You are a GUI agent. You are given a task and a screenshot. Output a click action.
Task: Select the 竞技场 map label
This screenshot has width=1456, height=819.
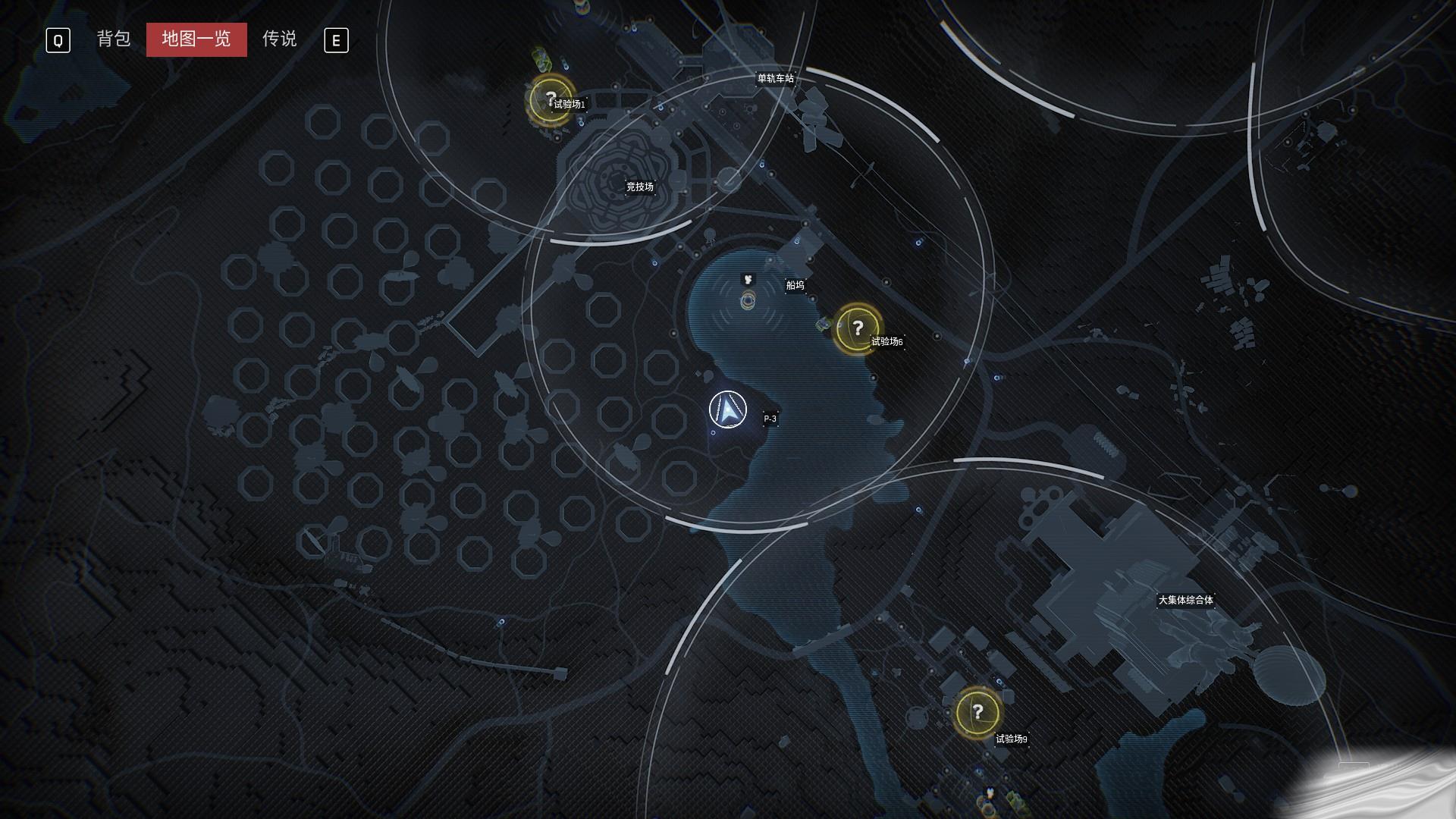pos(639,187)
